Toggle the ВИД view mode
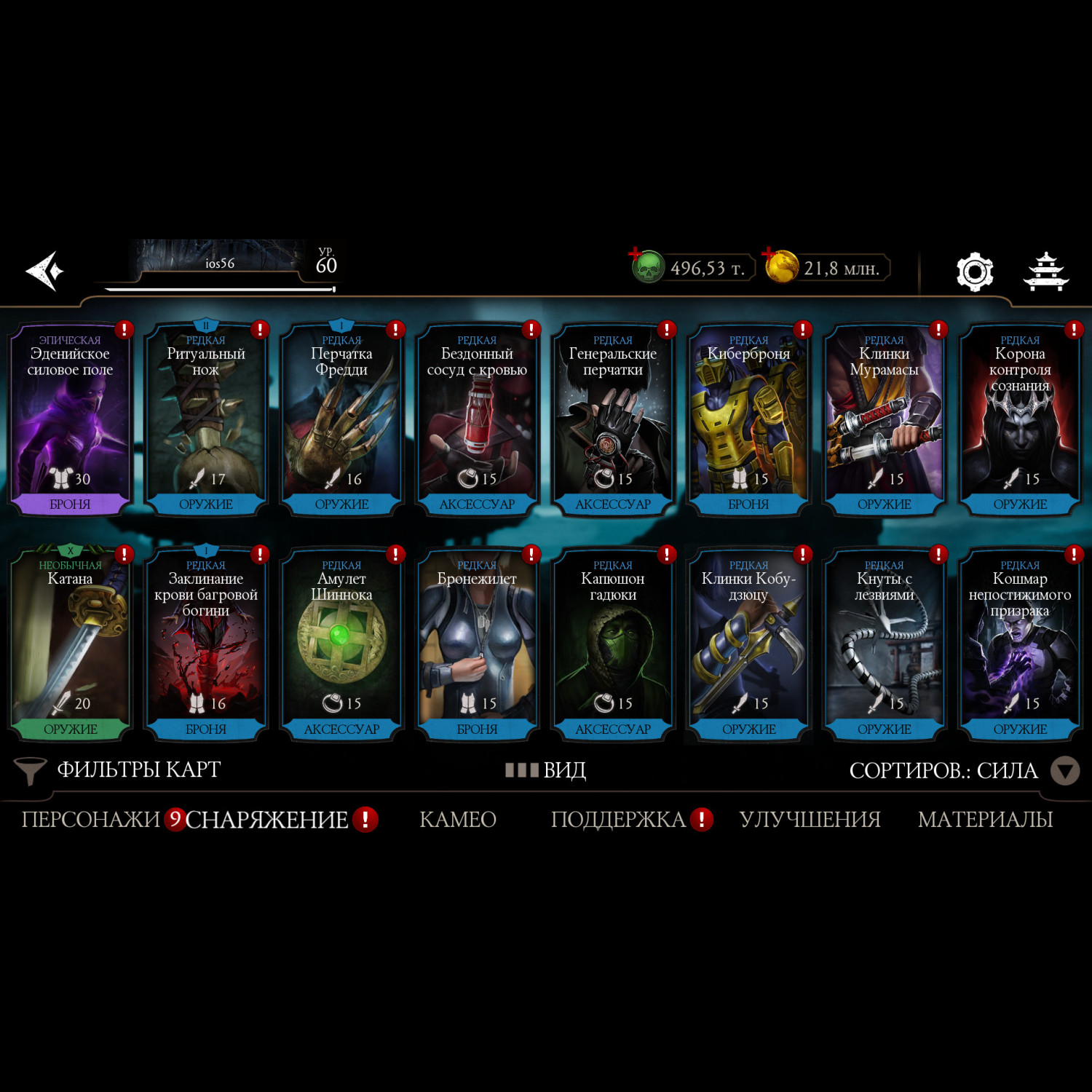Screen dimensions: 1092x1092 (546, 769)
